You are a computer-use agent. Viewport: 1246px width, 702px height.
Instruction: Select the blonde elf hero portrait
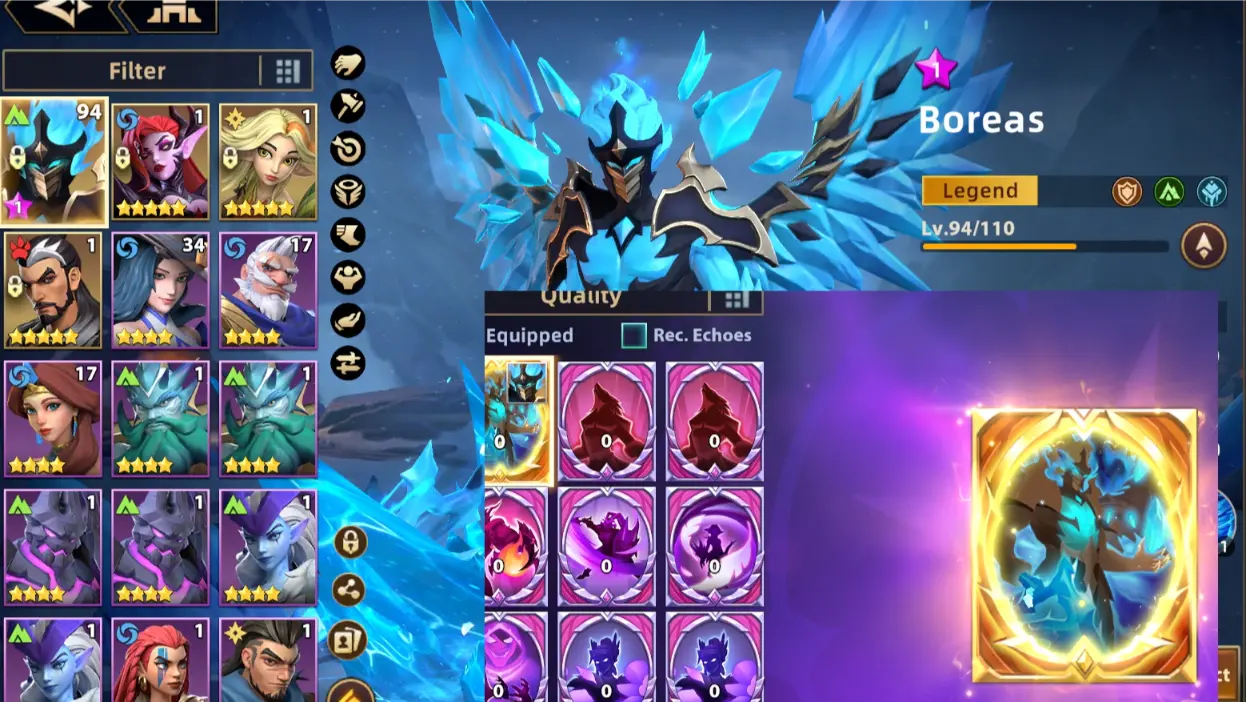coord(268,161)
